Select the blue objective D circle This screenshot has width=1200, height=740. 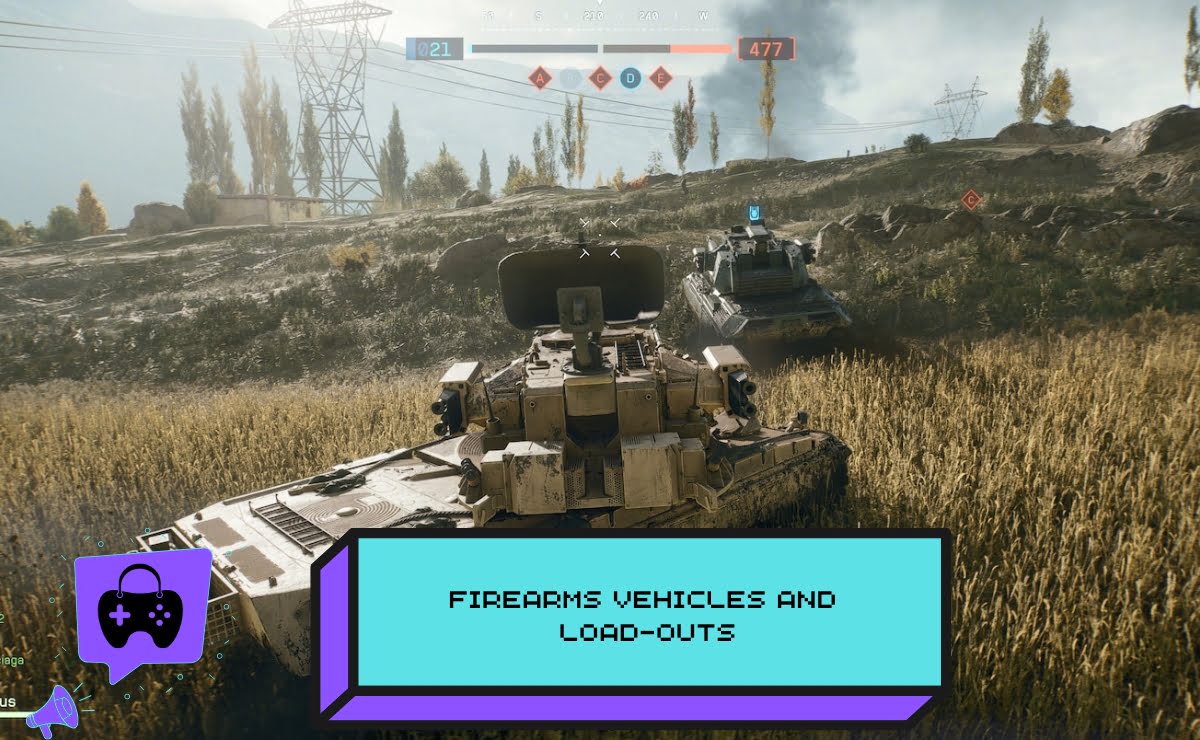pos(630,78)
